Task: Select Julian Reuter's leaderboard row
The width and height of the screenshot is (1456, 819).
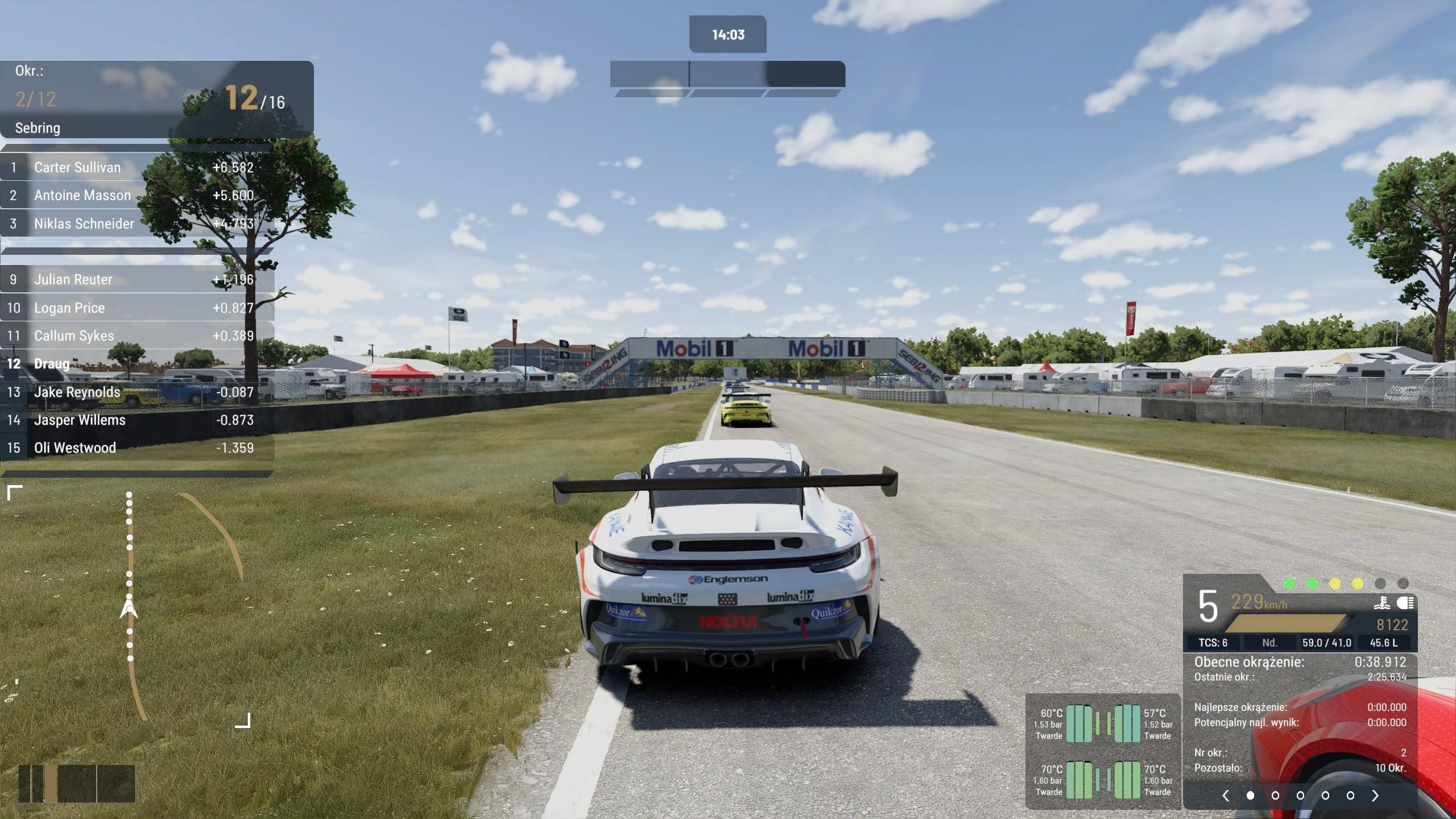Action: [x=136, y=279]
